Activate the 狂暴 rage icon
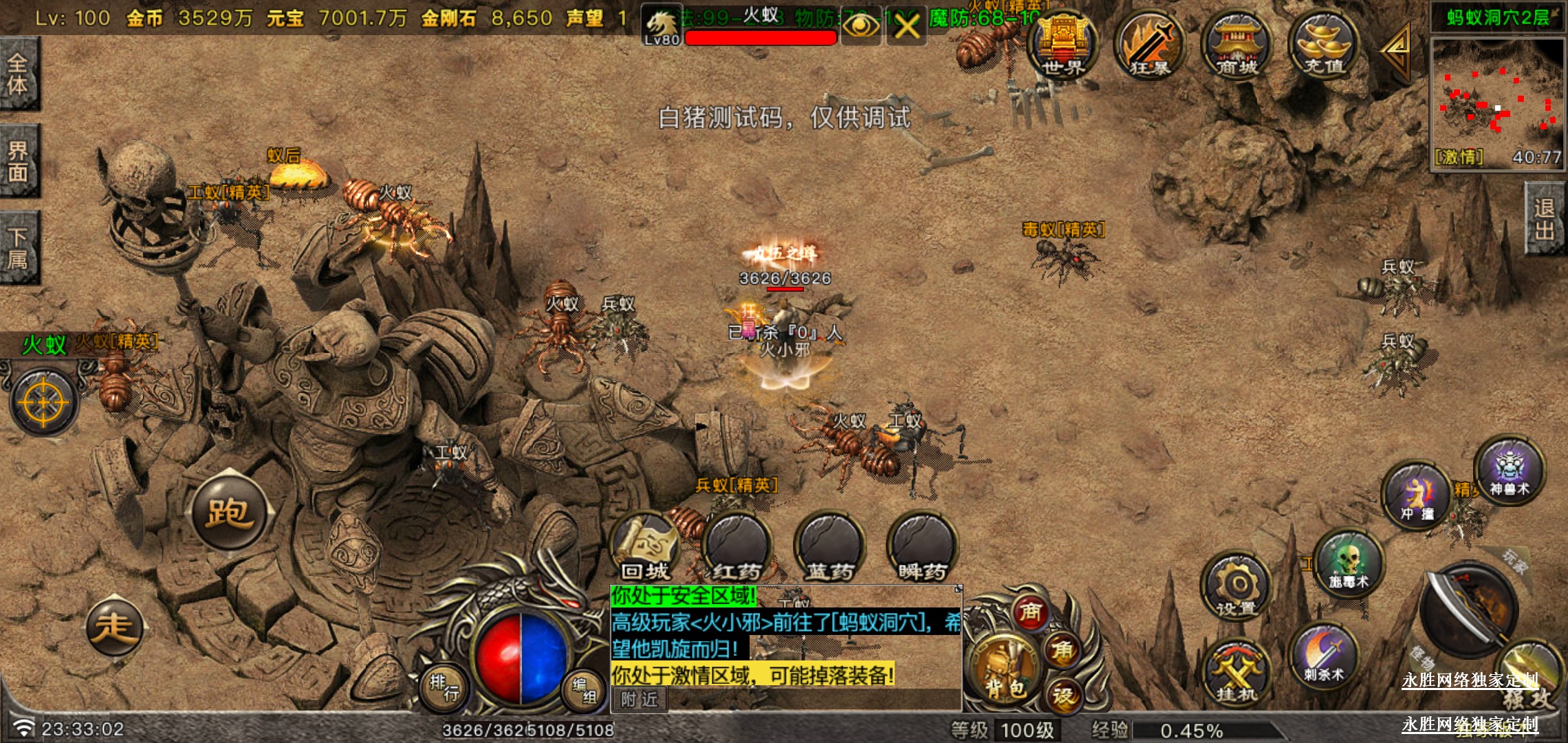The height and width of the screenshot is (743, 1568). point(1149,45)
